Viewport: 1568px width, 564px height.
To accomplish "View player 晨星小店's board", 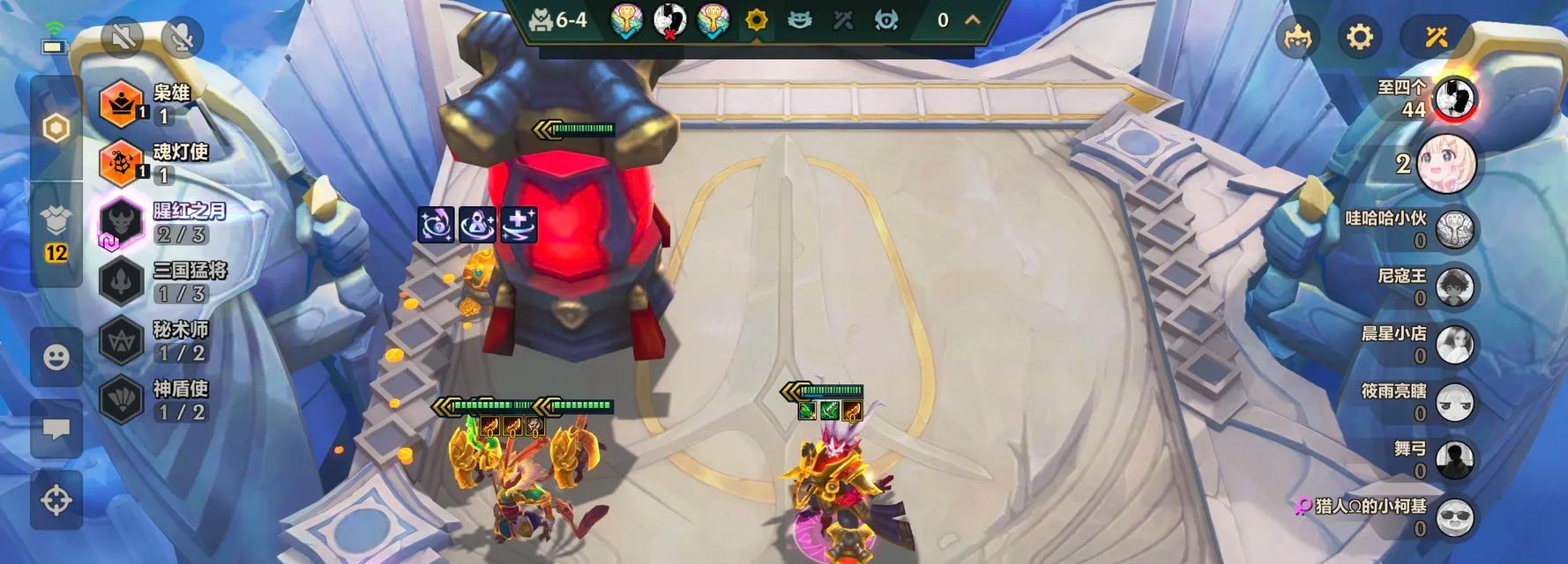I will (1454, 345).
